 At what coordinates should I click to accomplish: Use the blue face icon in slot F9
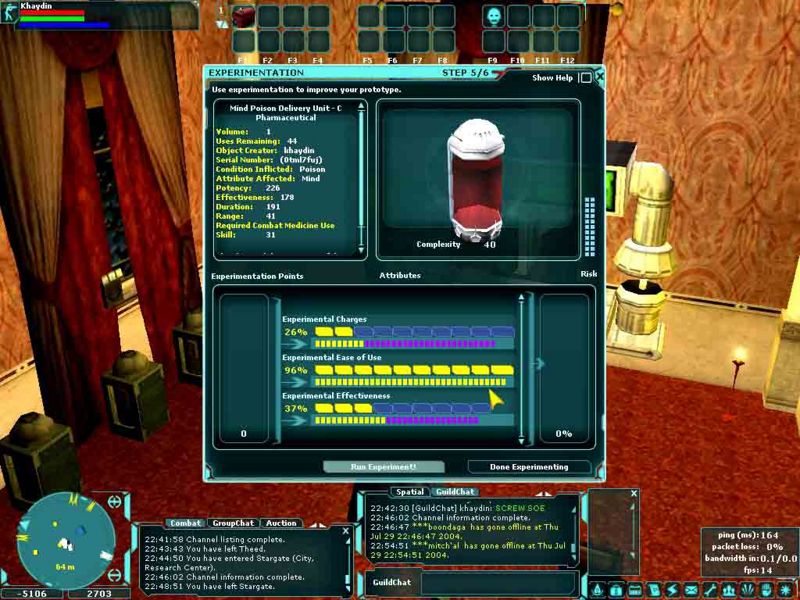(x=494, y=17)
